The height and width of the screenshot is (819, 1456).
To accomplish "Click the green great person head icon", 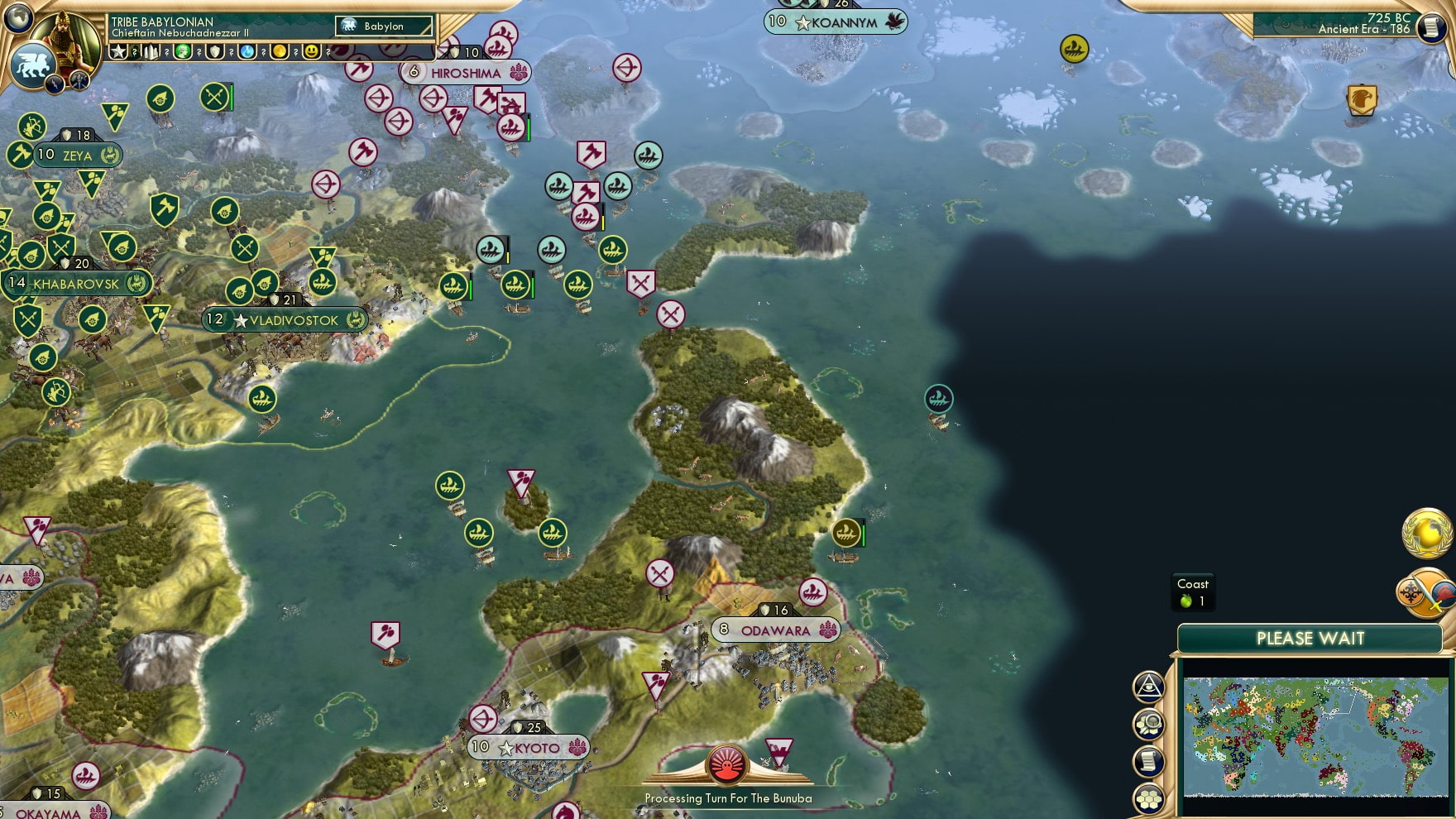I will (x=182, y=51).
